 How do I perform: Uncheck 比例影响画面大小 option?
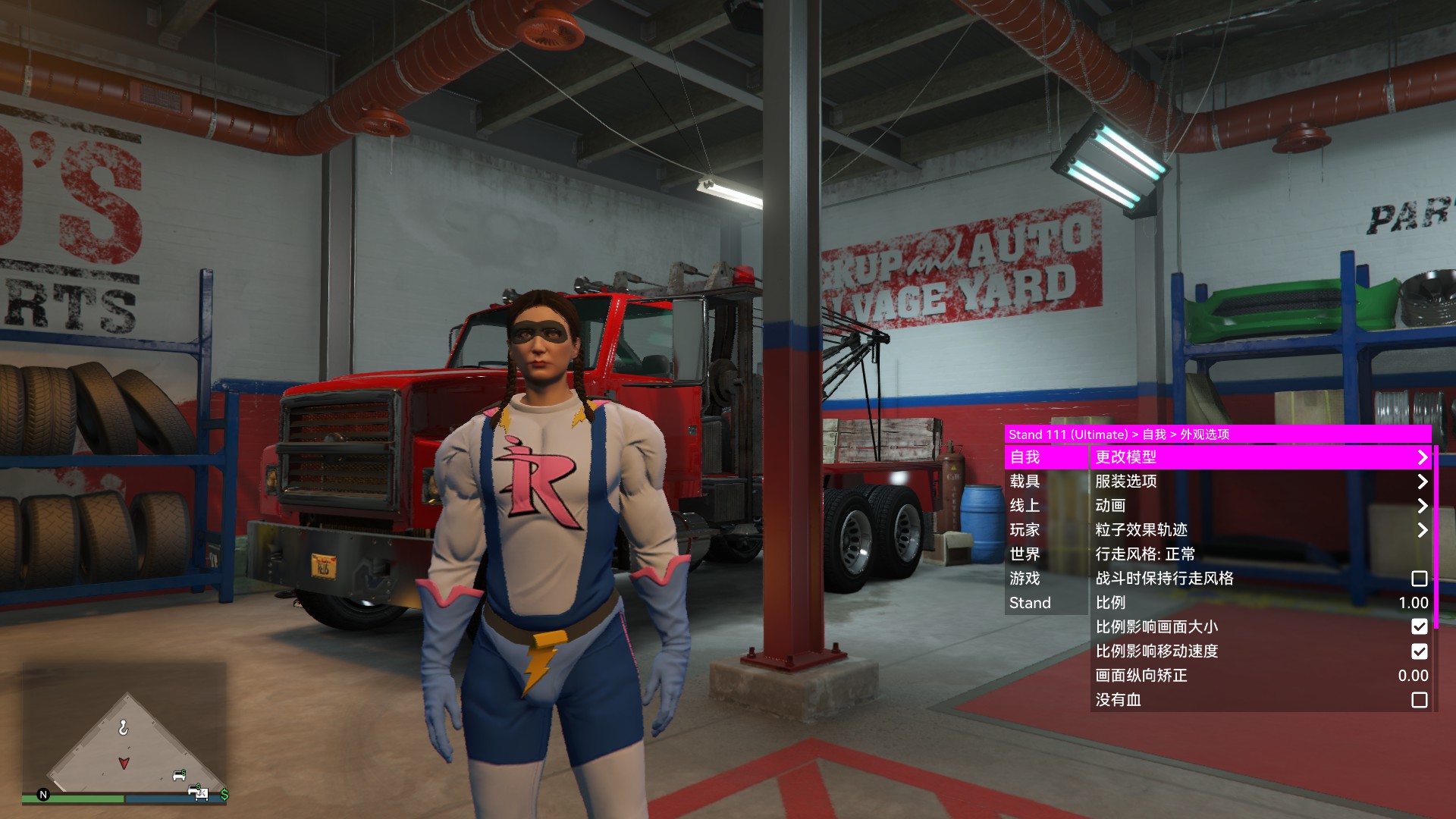click(x=1419, y=627)
